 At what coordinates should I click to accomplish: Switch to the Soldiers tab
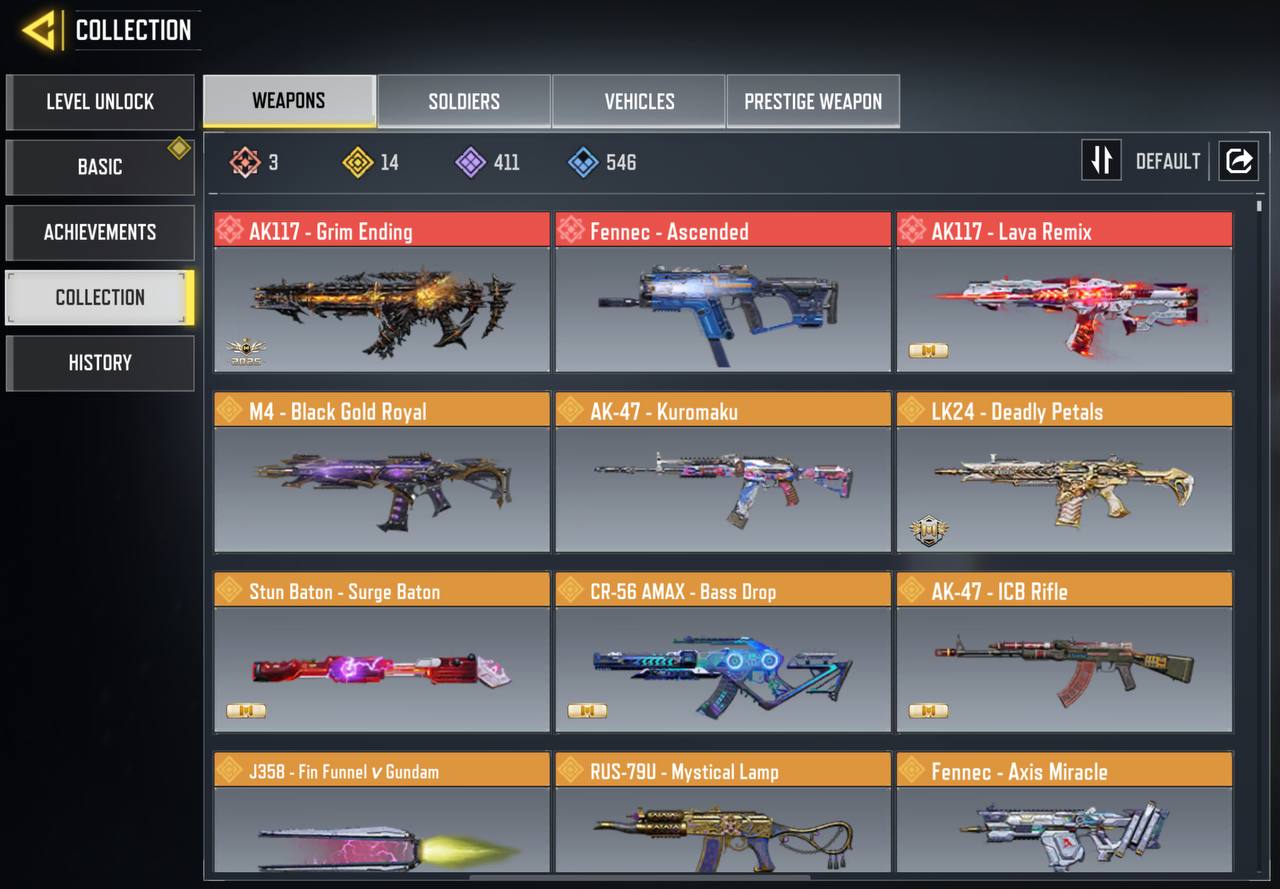coord(464,101)
